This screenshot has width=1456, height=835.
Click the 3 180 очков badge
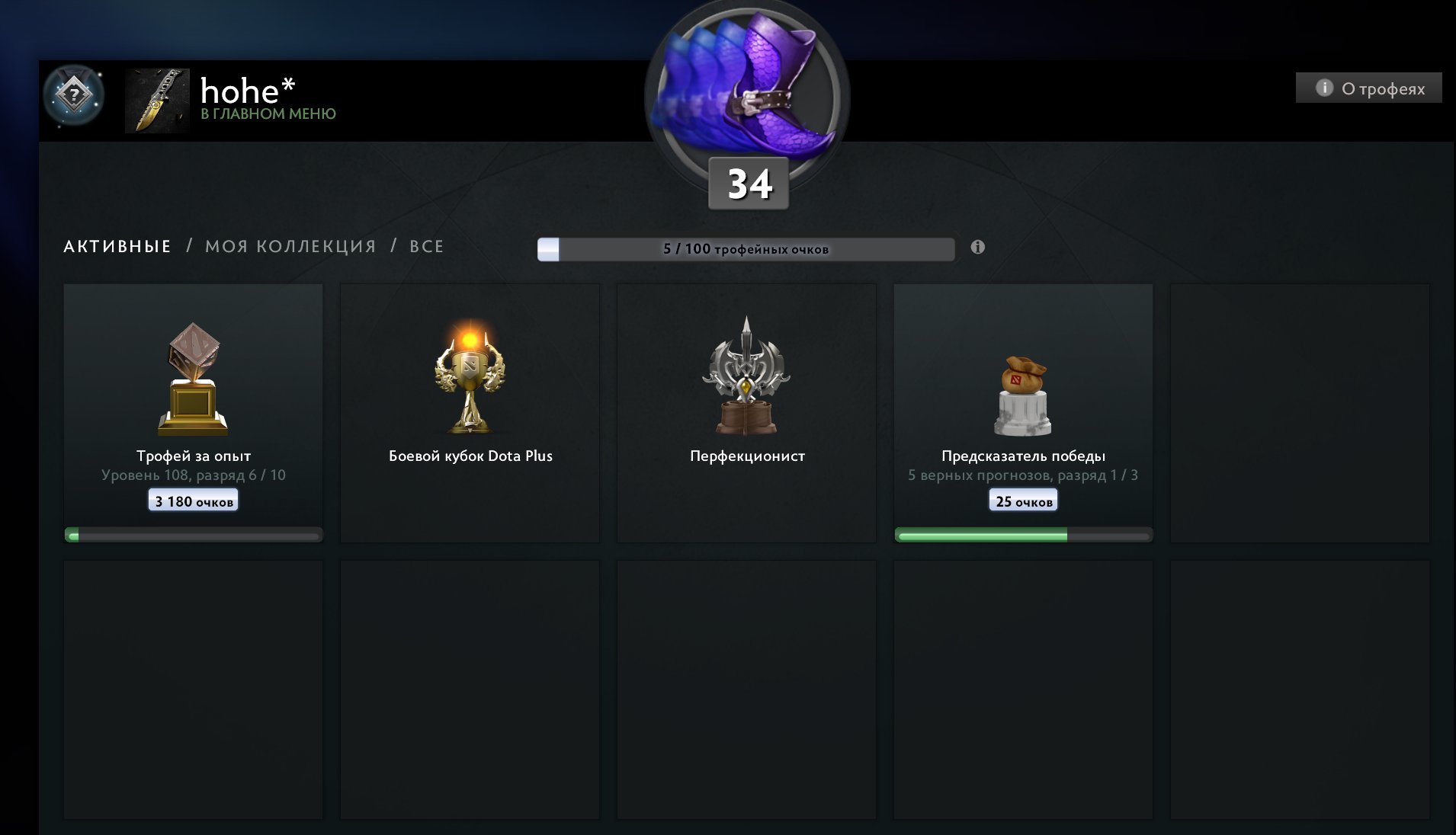click(x=192, y=499)
